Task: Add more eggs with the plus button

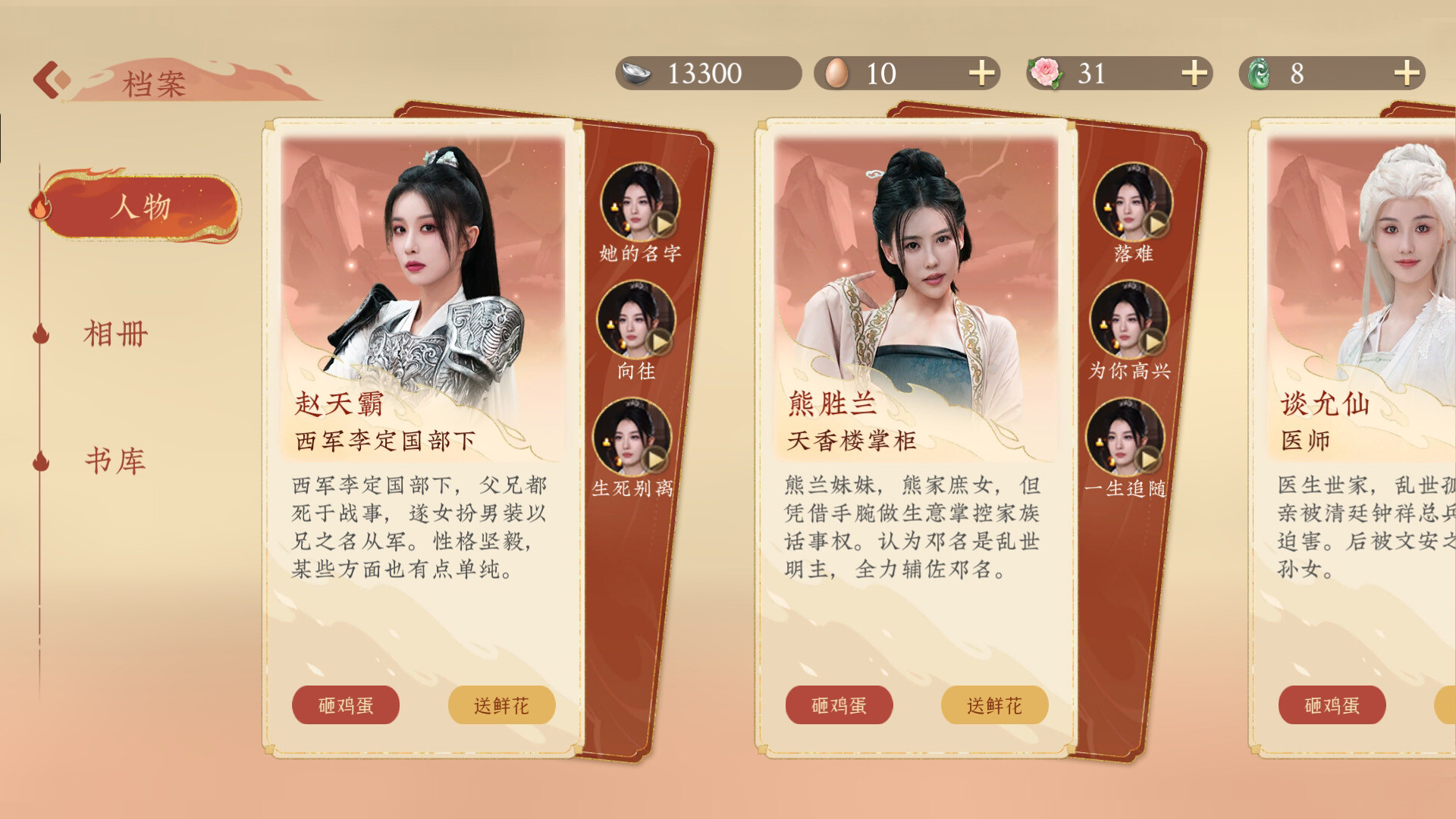Action: [x=983, y=74]
